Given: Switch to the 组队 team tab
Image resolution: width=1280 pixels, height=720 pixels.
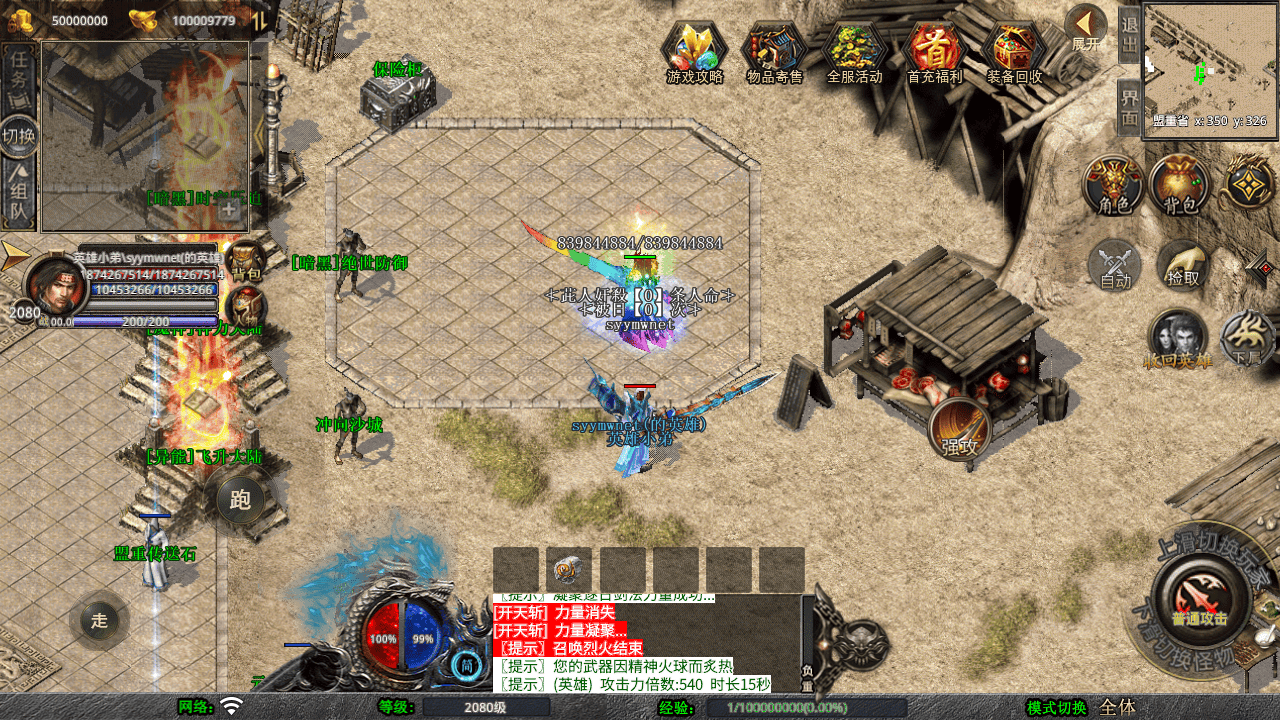Looking at the screenshot, I should 19,197.
